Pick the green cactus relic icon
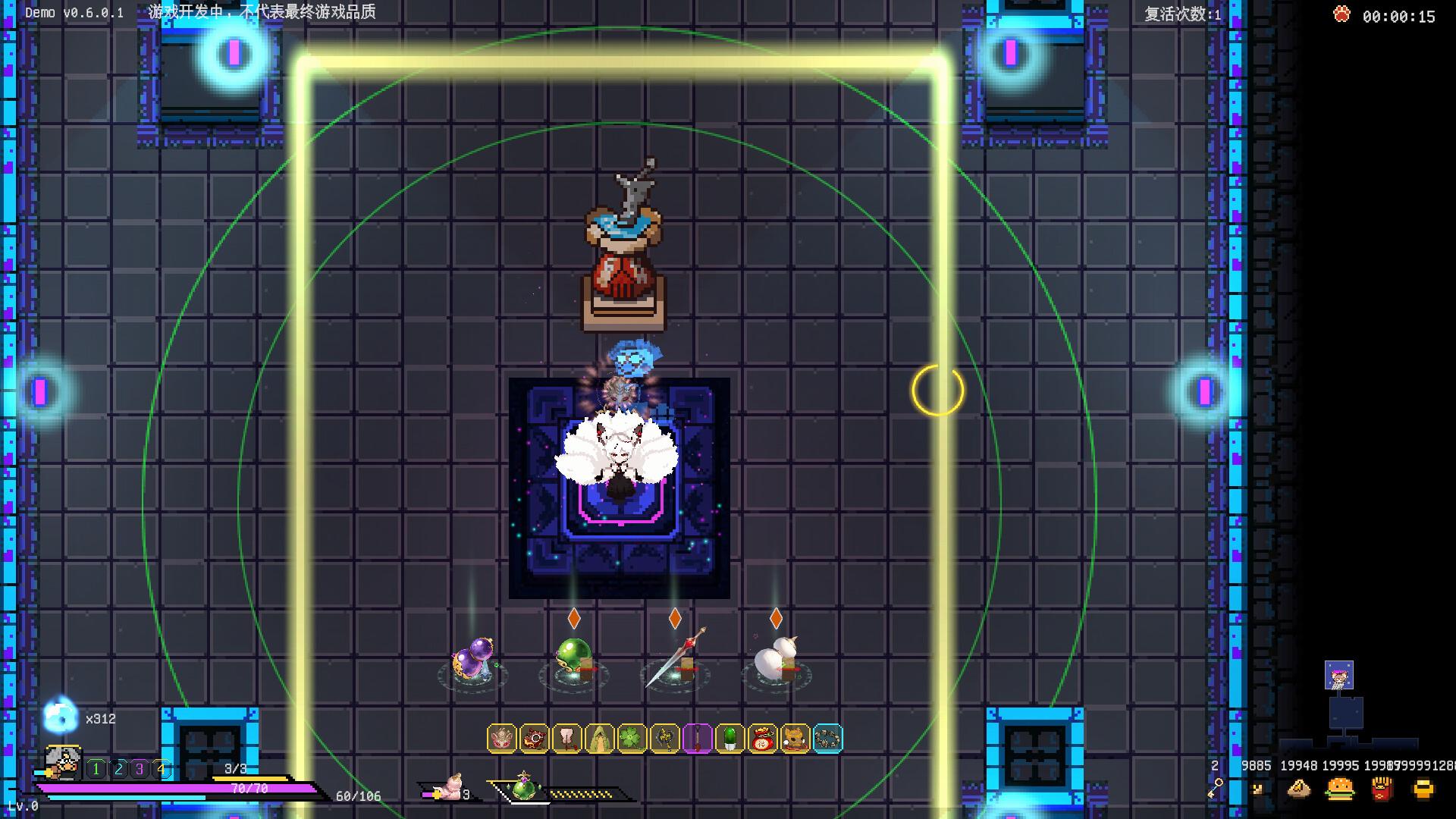Image resolution: width=1456 pixels, height=819 pixels. point(730,738)
